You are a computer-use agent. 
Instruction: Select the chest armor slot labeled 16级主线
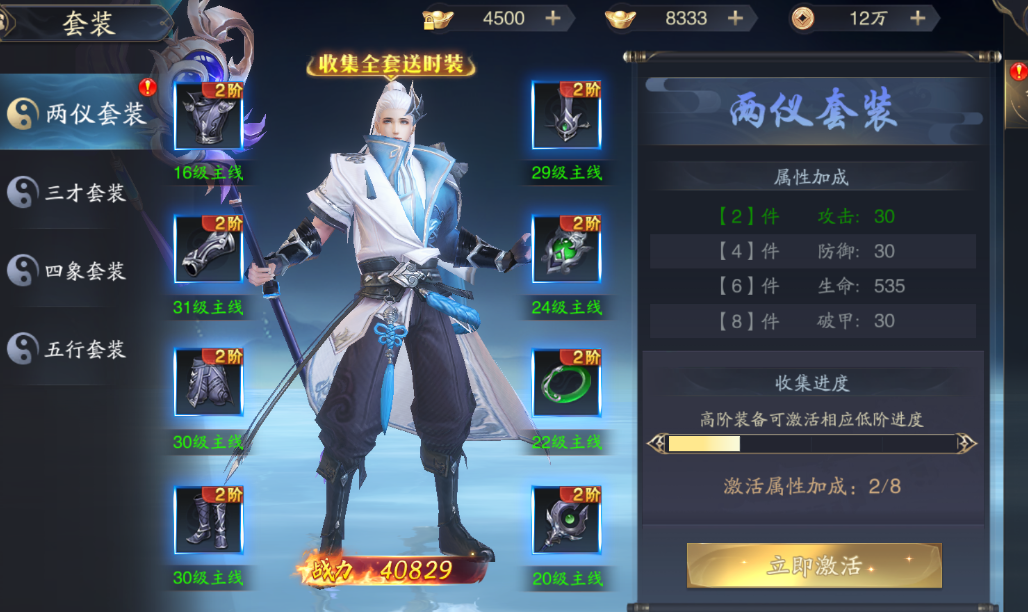209,116
